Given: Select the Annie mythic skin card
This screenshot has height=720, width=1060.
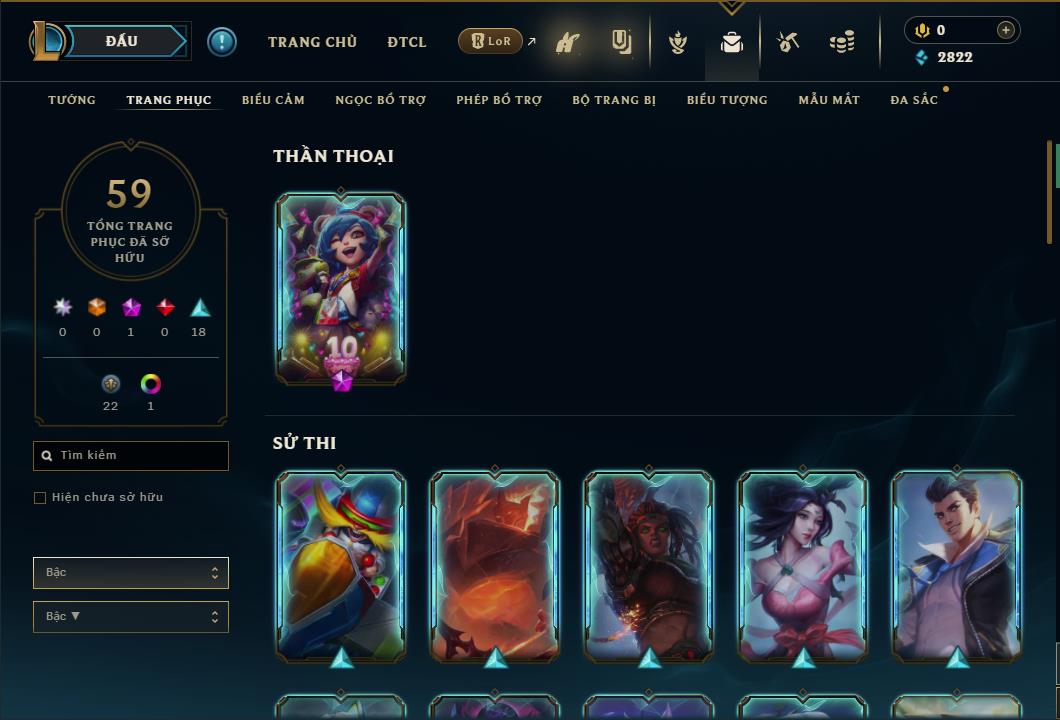Looking at the screenshot, I should [x=341, y=288].
